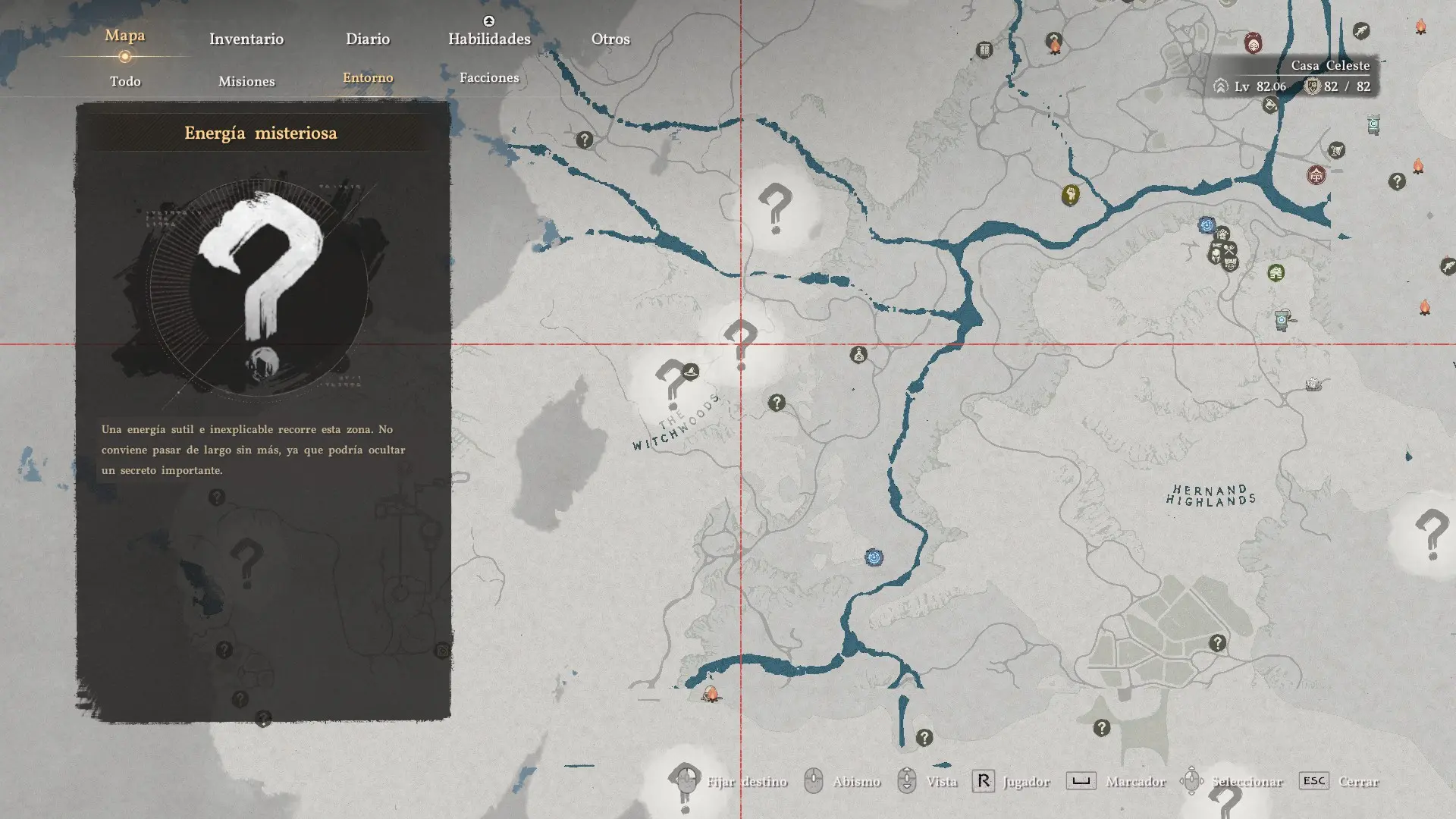Select the green house map marker

point(1276,272)
